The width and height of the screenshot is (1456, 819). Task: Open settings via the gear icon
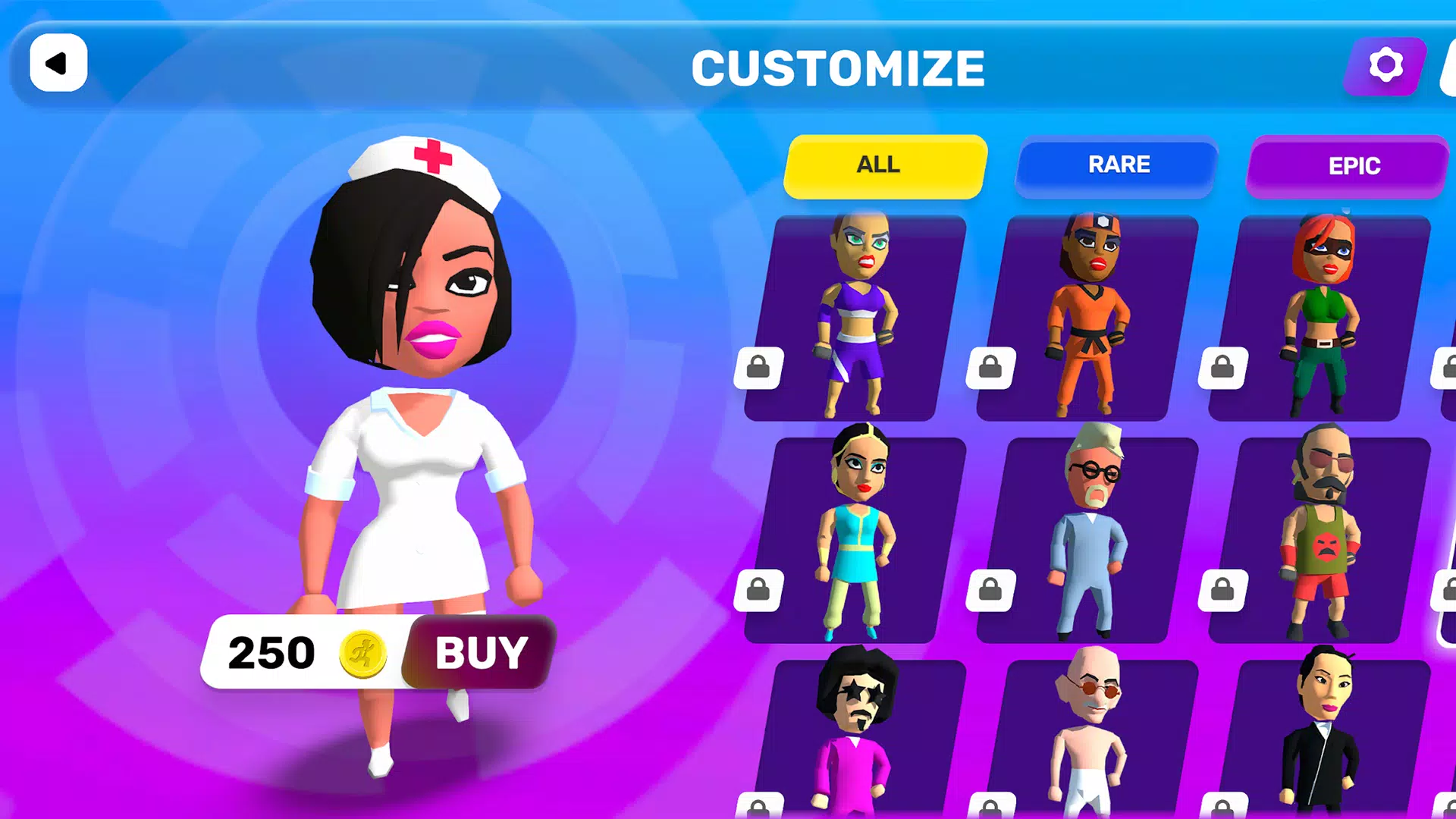coord(1385,66)
